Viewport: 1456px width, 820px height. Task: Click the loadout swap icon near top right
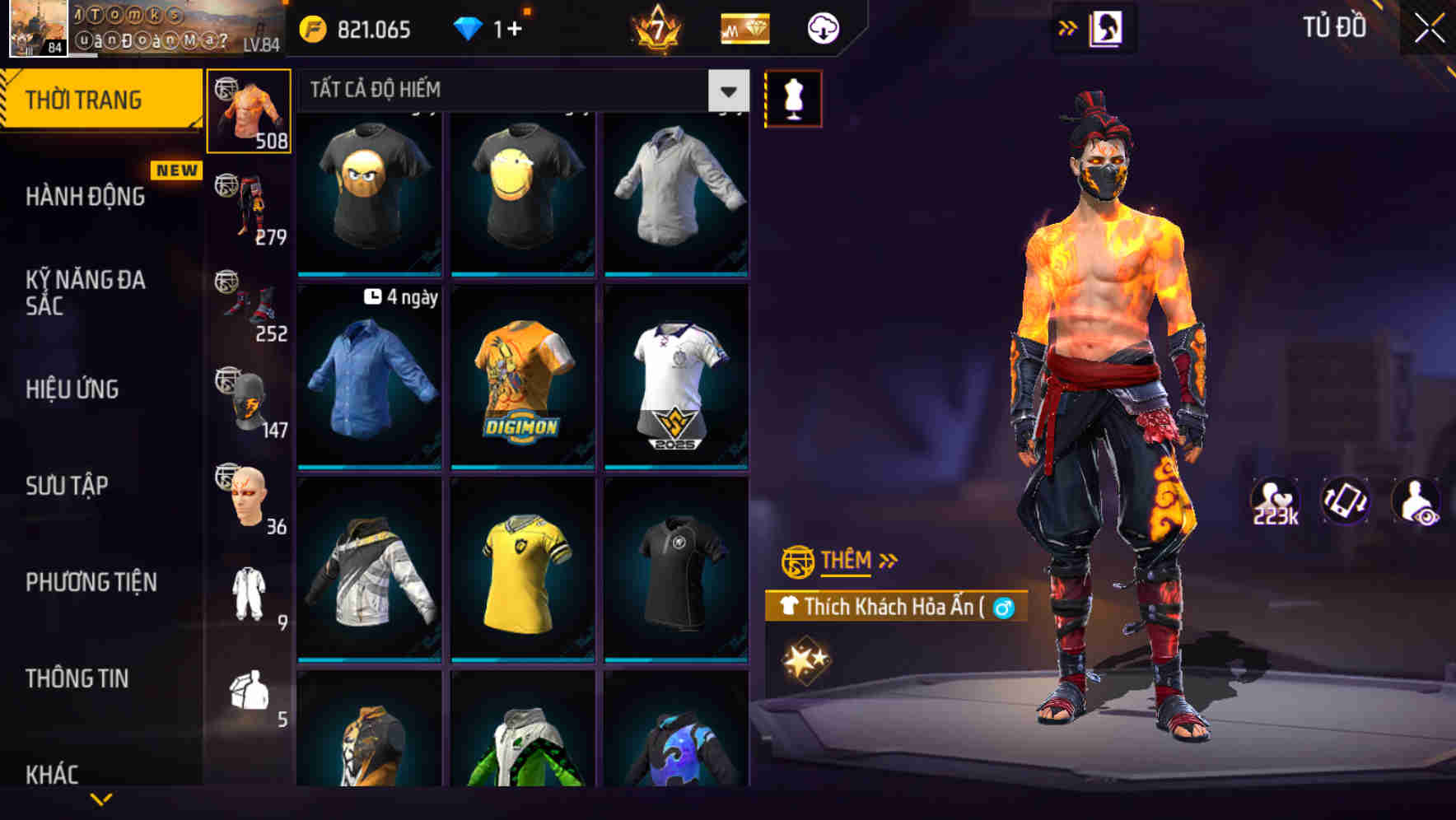tap(1108, 26)
